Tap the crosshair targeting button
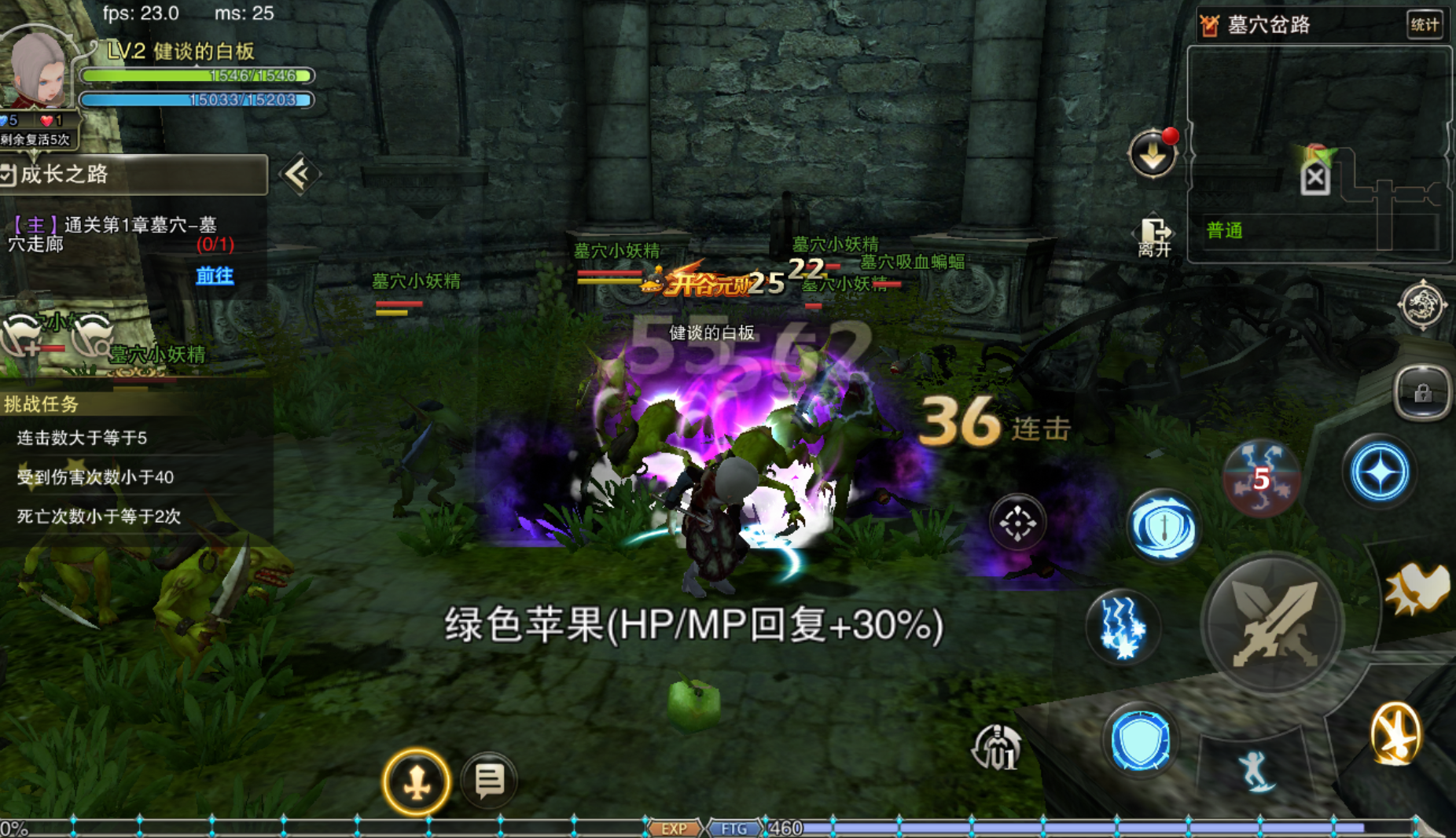1456x838 pixels. [1017, 523]
